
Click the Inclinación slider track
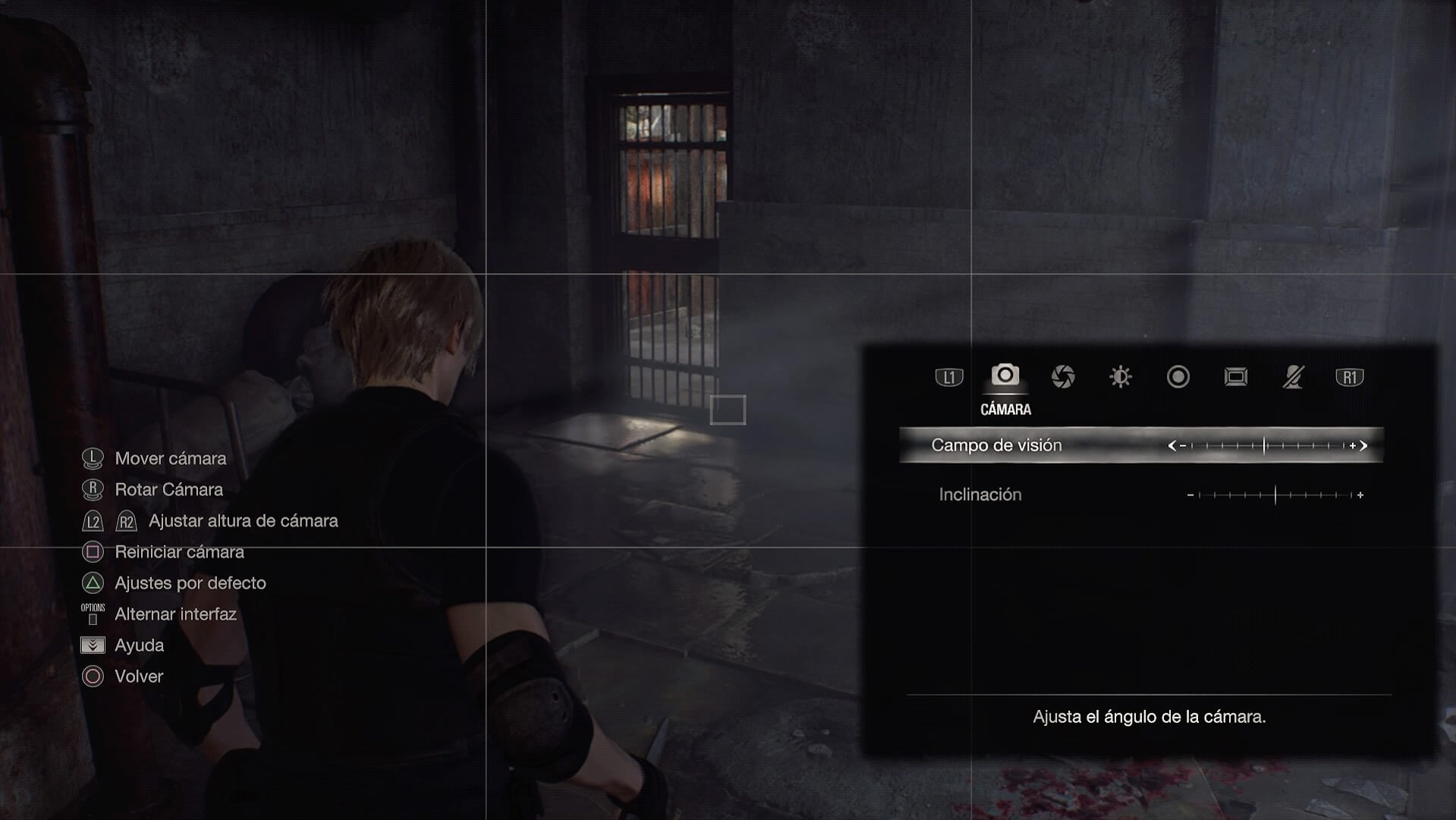[x=1275, y=495]
